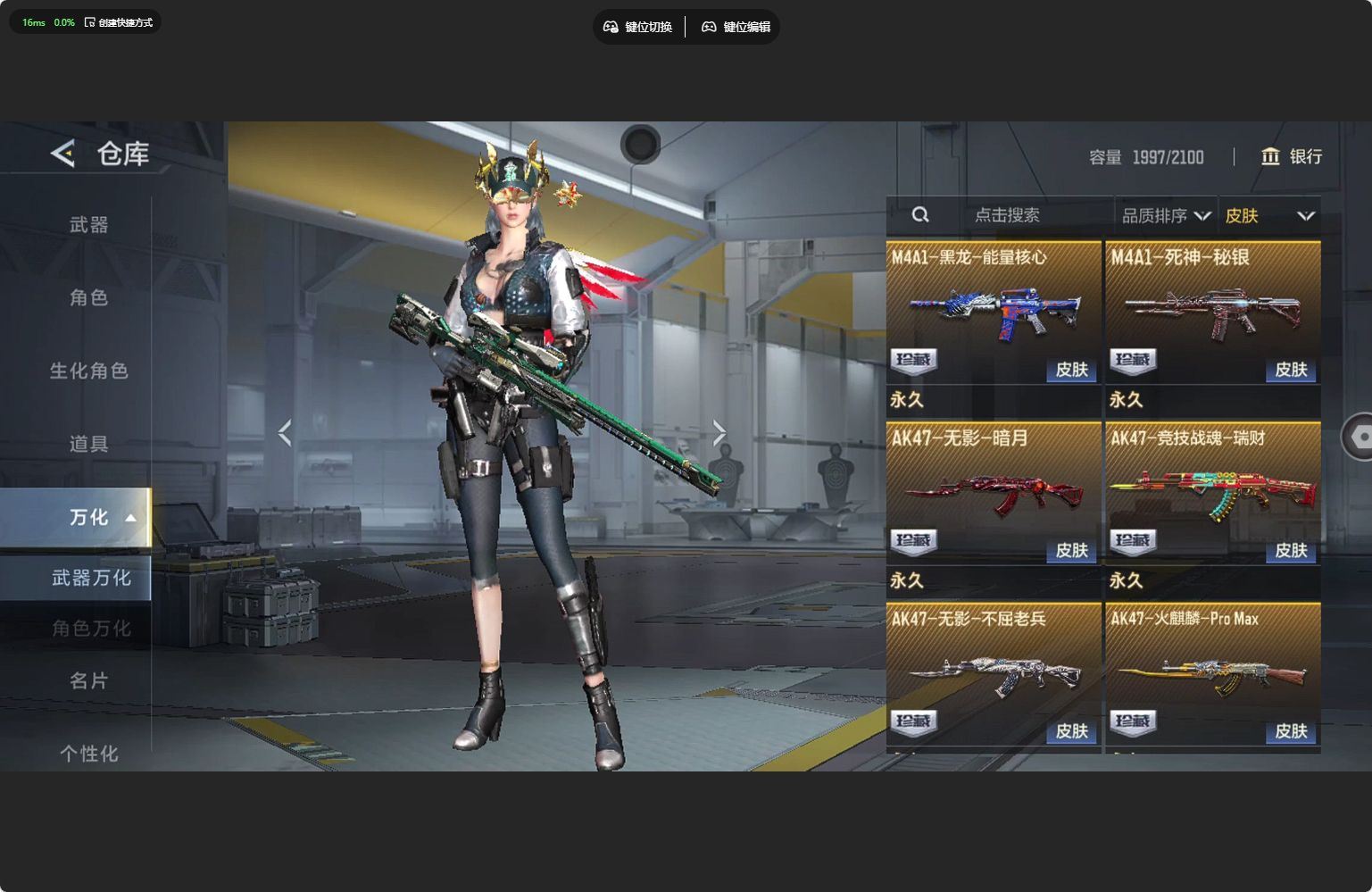Select the M4A1-黑龙-能量核心 skin
The height and width of the screenshot is (892, 1372).
pyautogui.click(x=994, y=312)
